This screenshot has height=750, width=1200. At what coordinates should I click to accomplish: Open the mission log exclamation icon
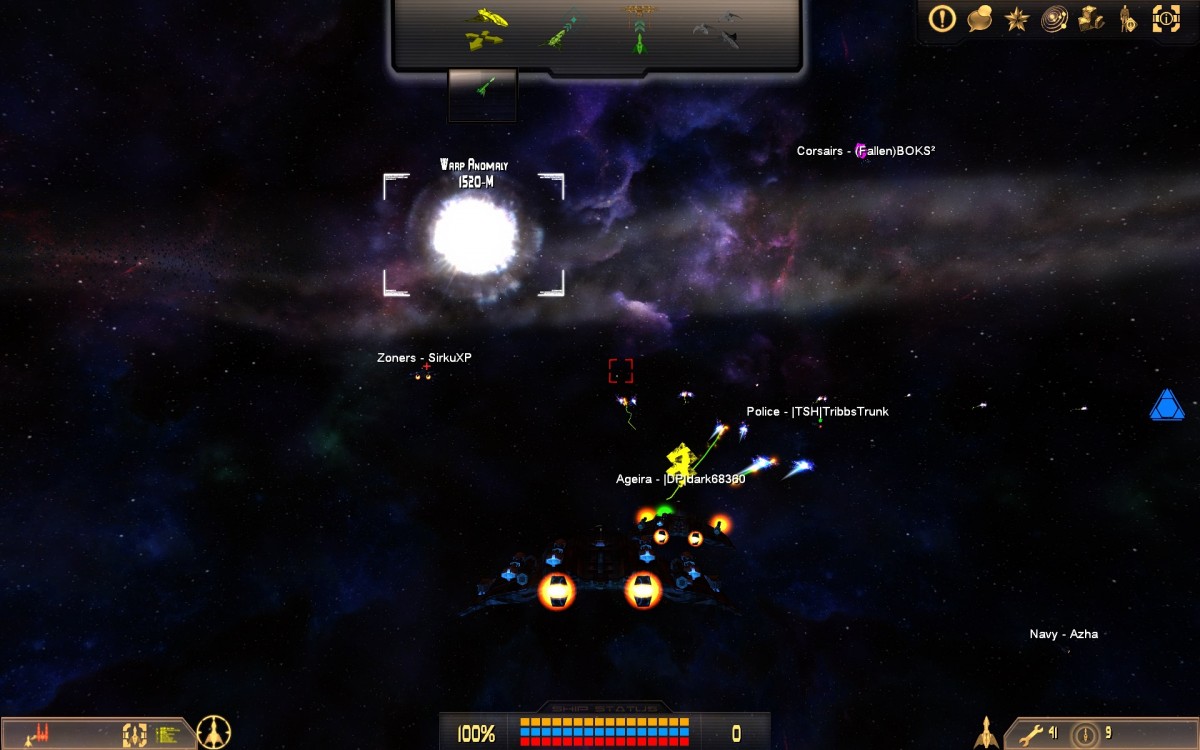pyautogui.click(x=942, y=18)
